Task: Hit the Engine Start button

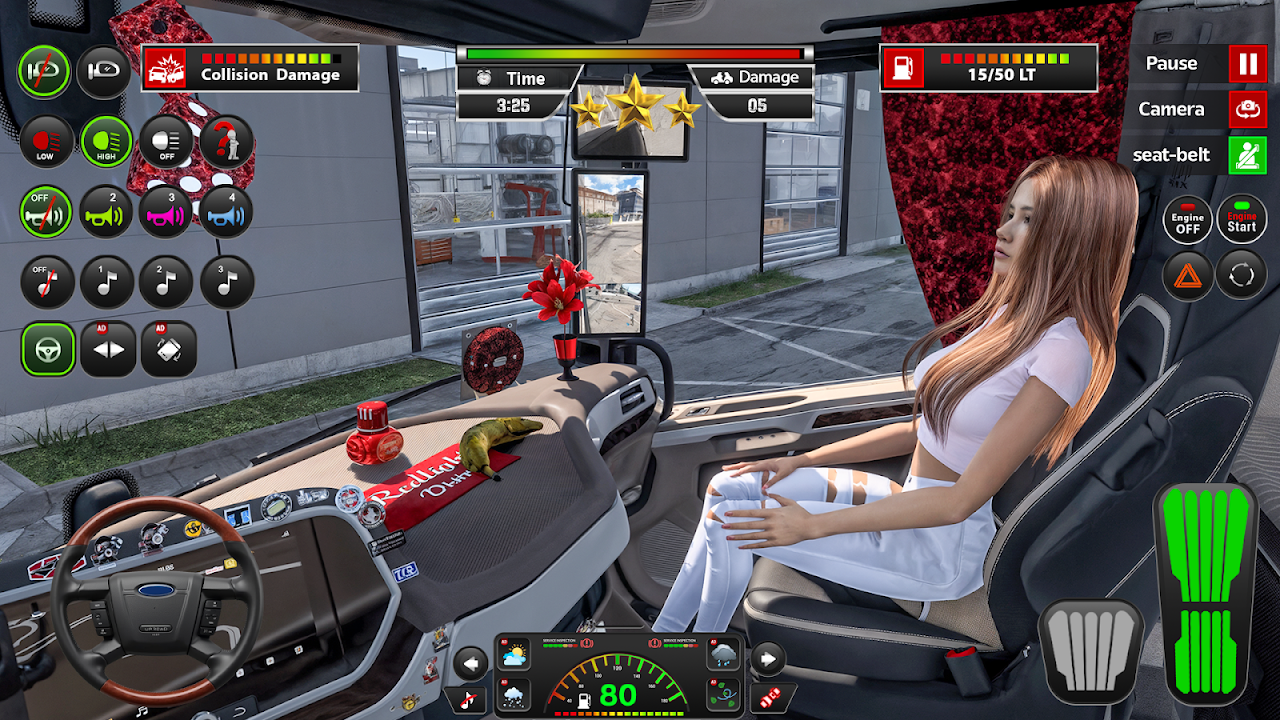Action: [1242, 220]
